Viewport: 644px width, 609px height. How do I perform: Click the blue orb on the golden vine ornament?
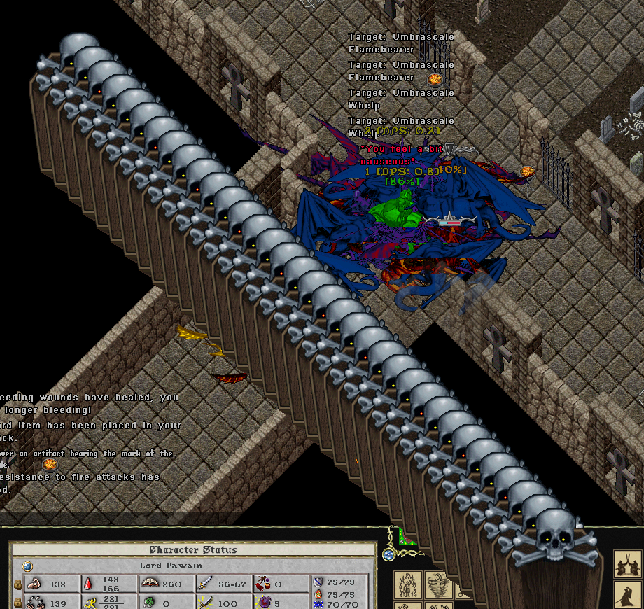[388, 553]
